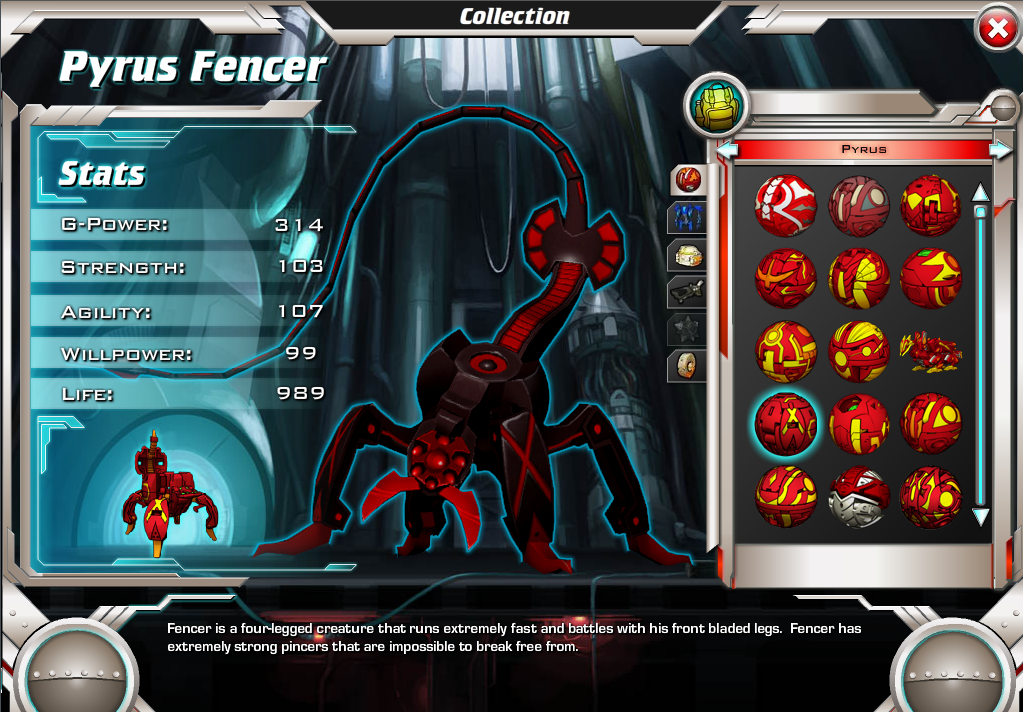Select the highlighted Pyrus Fencer ball
1023x712 pixels.
click(786, 423)
